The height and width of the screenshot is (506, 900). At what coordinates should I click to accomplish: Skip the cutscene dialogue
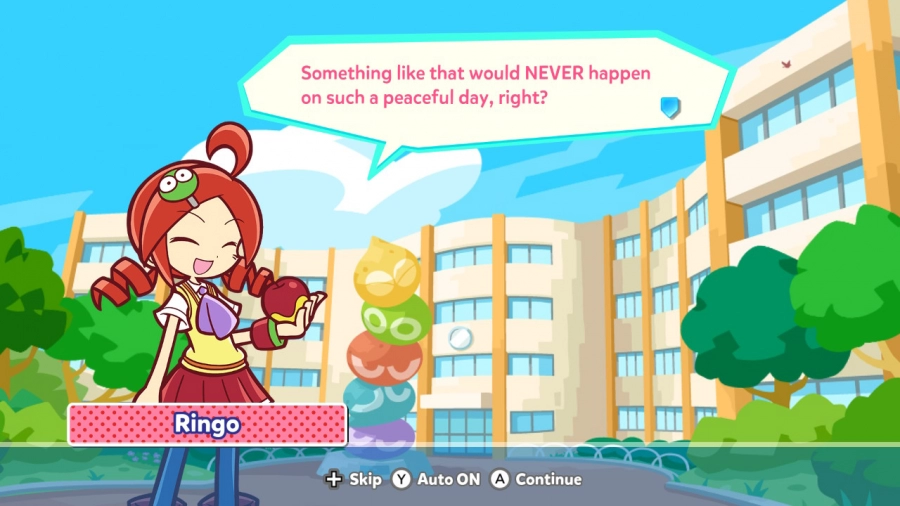(354, 479)
